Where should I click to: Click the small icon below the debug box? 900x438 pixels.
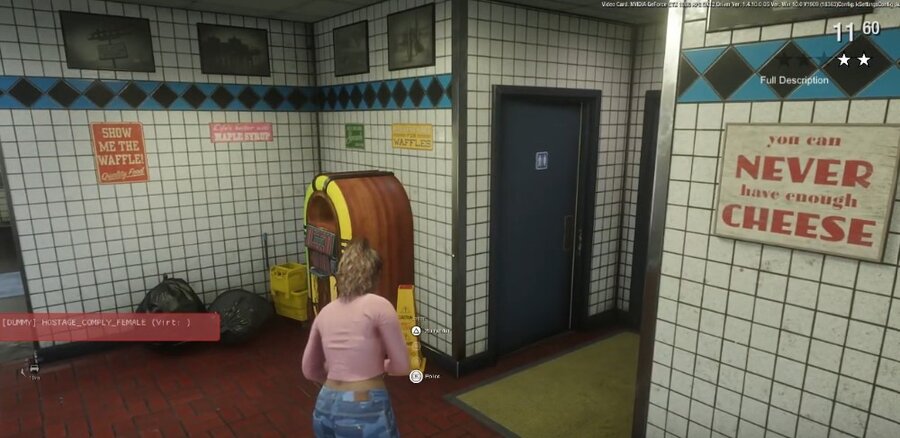(x=35, y=368)
